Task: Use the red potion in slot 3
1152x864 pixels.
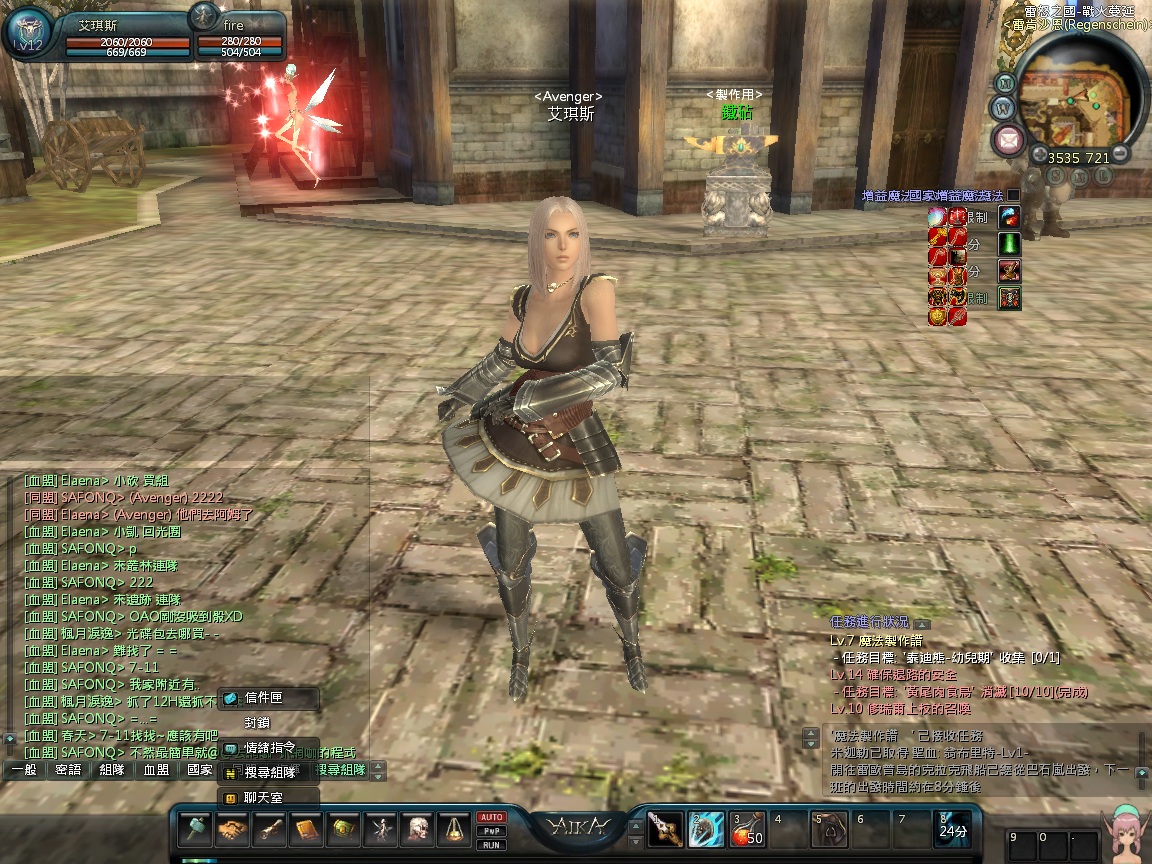Action: (x=747, y=829)
